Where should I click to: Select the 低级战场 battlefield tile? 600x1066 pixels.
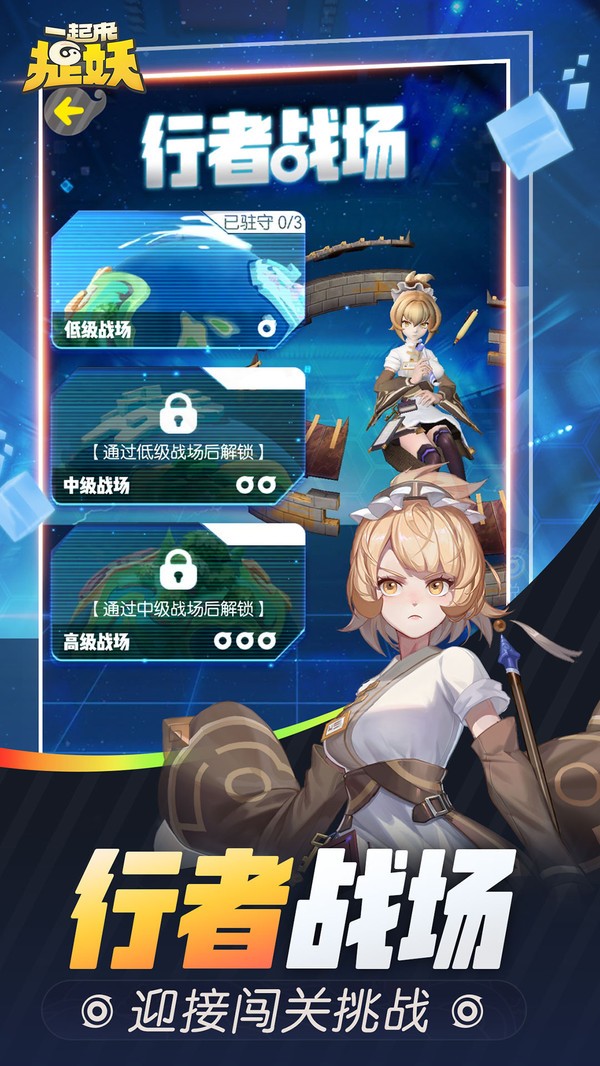click(x=177, y=281)
